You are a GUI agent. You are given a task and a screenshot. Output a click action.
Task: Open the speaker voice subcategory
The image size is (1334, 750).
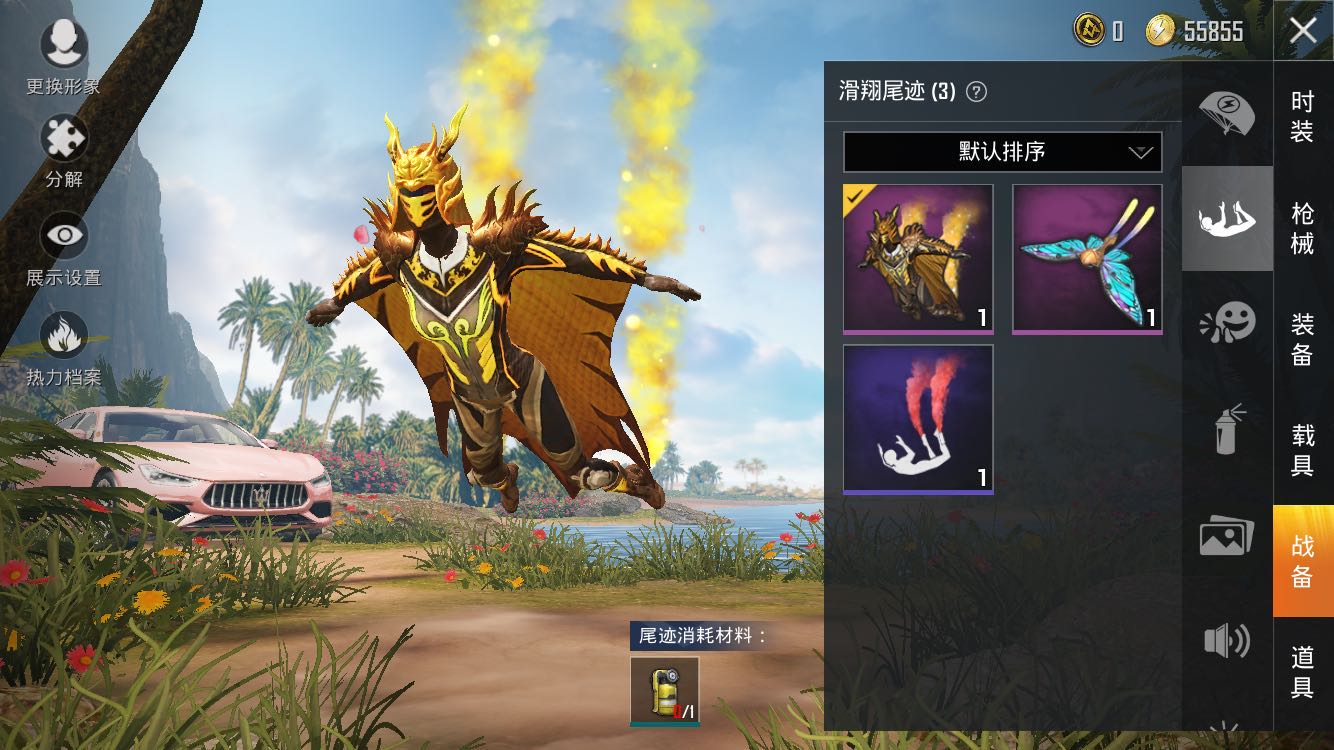(x=1227, y=640)
